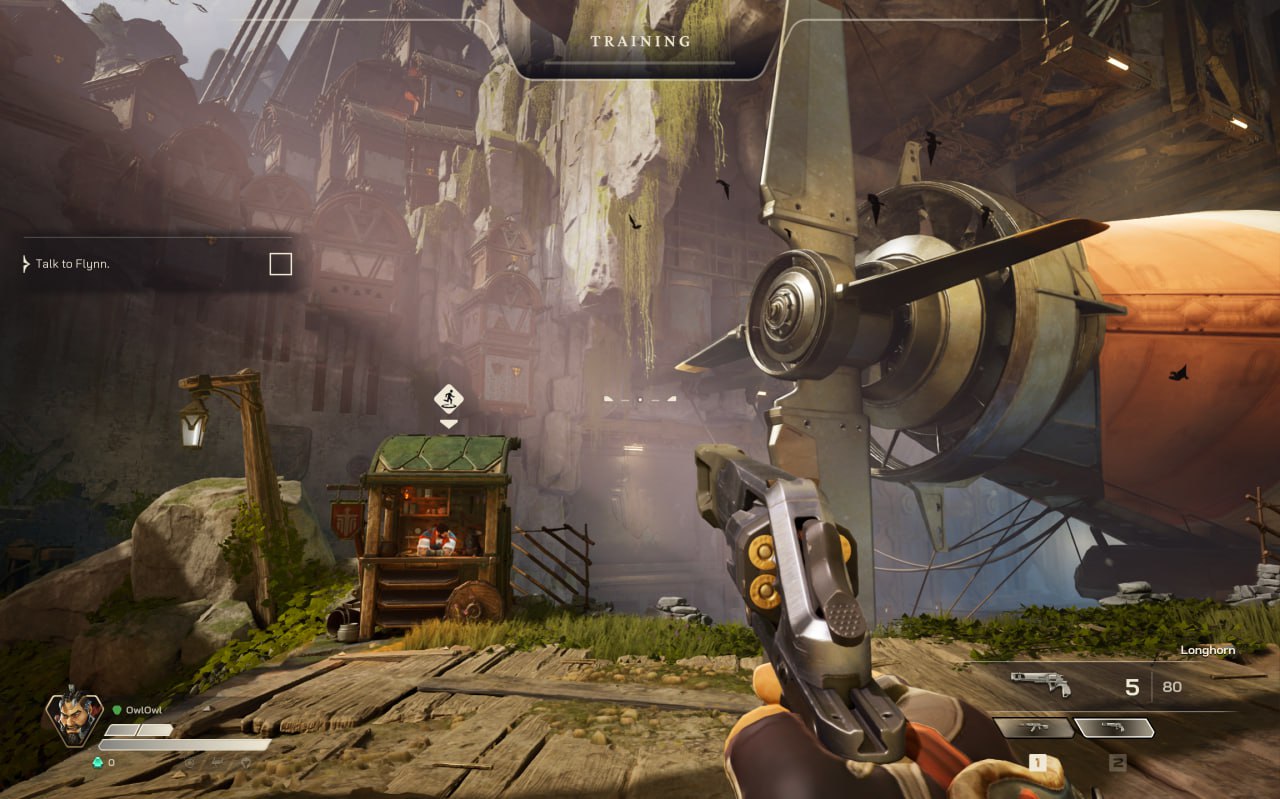This screenshot has width=1280, height=799.
Task: Click the Training banner at the top
Action: (x=641, y=42)
